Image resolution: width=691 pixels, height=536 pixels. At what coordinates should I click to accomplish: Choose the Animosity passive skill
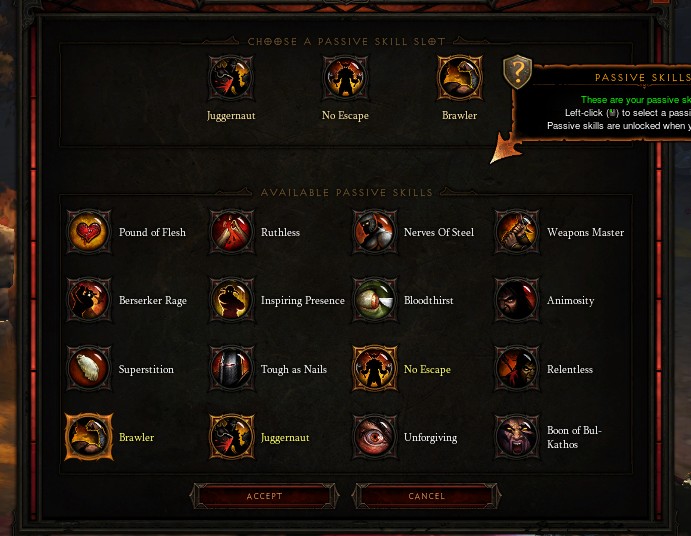(x=518, y=300)
